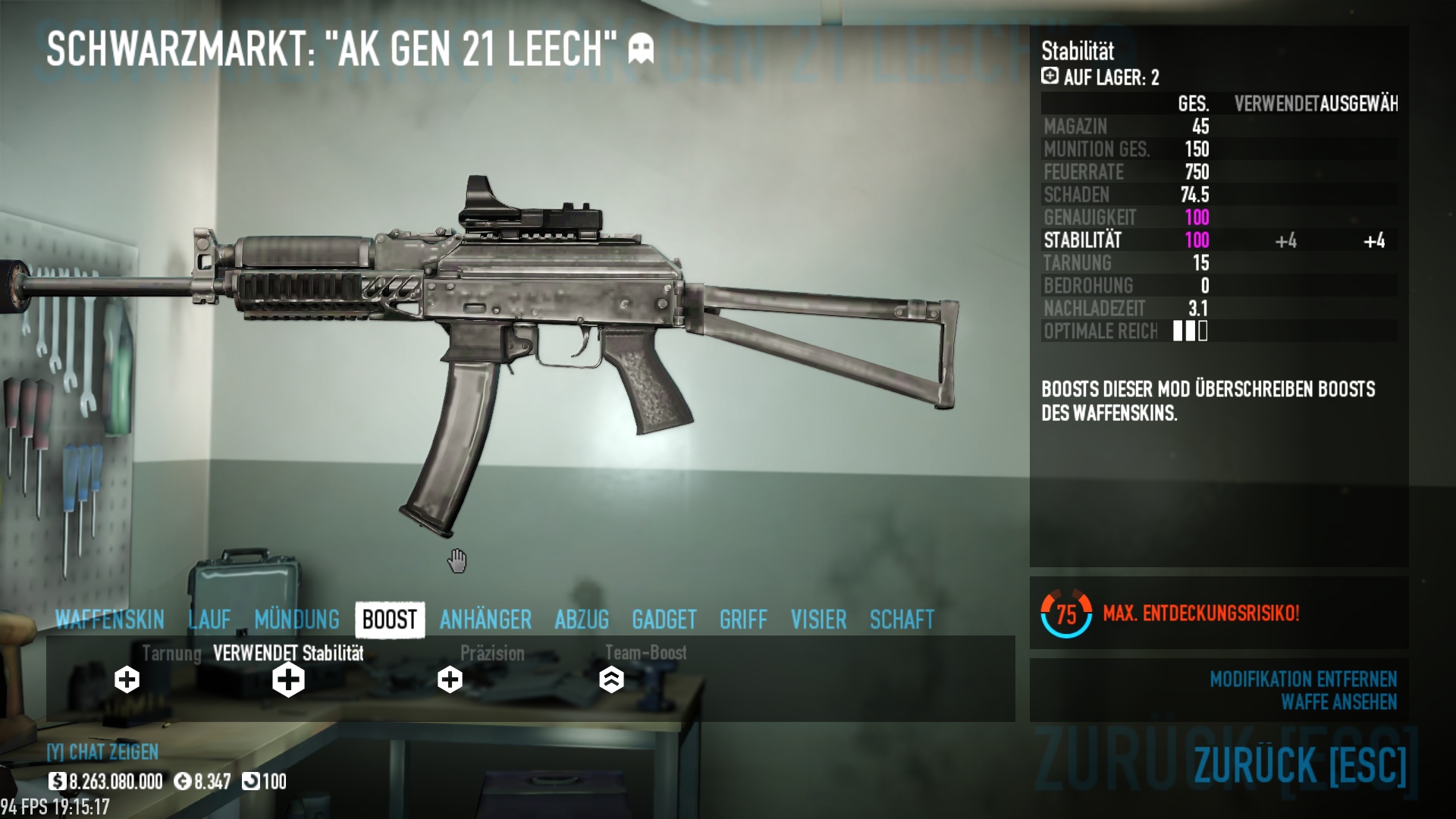The width and height of the screenshot is (1456, 819).
Task: Pick the Team-Boost mod icon
Action: click(611, 679)
